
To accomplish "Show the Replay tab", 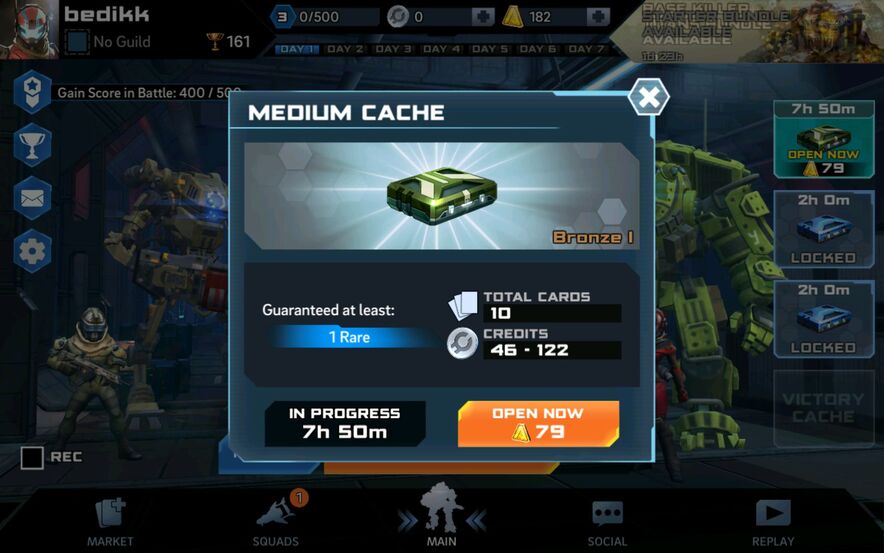I will click(x=773, y=522).
